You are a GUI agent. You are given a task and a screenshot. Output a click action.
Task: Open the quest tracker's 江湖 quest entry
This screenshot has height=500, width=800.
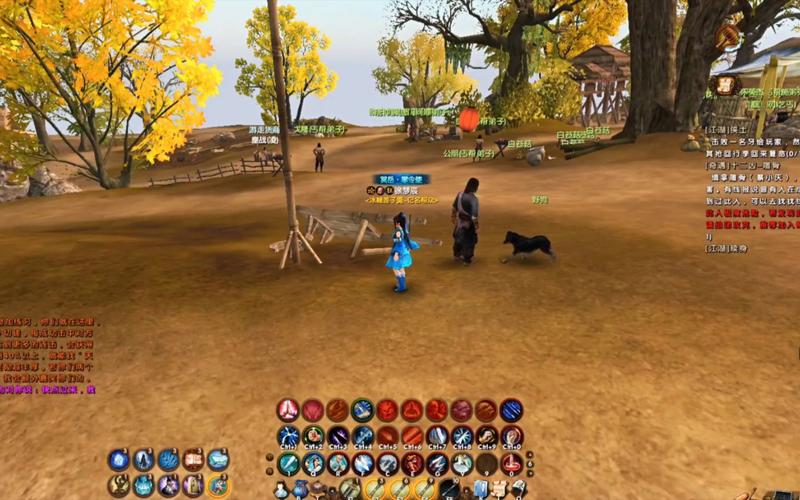[x=718, y=130]
